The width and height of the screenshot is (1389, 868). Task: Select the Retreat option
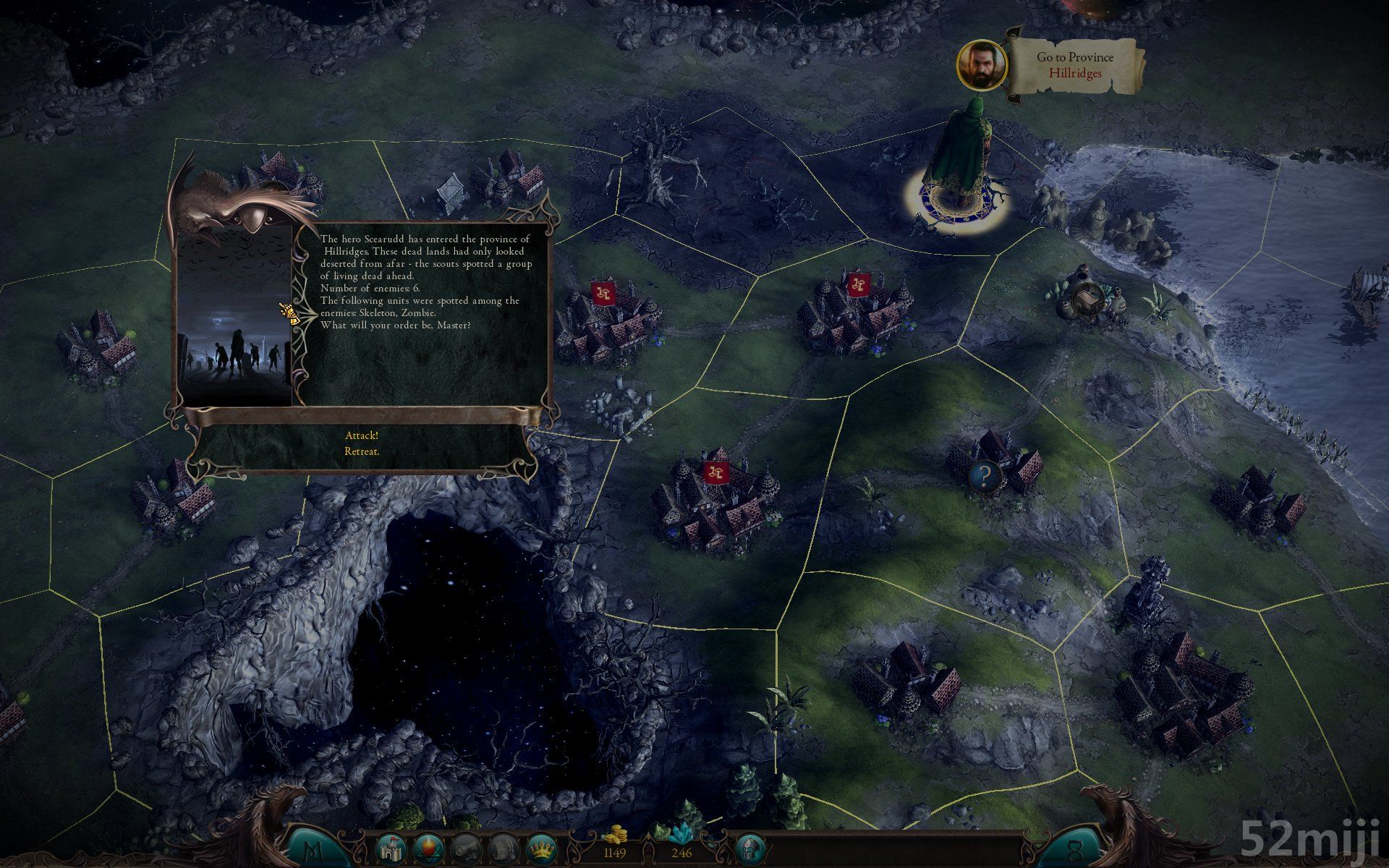(x=362, y=451)
